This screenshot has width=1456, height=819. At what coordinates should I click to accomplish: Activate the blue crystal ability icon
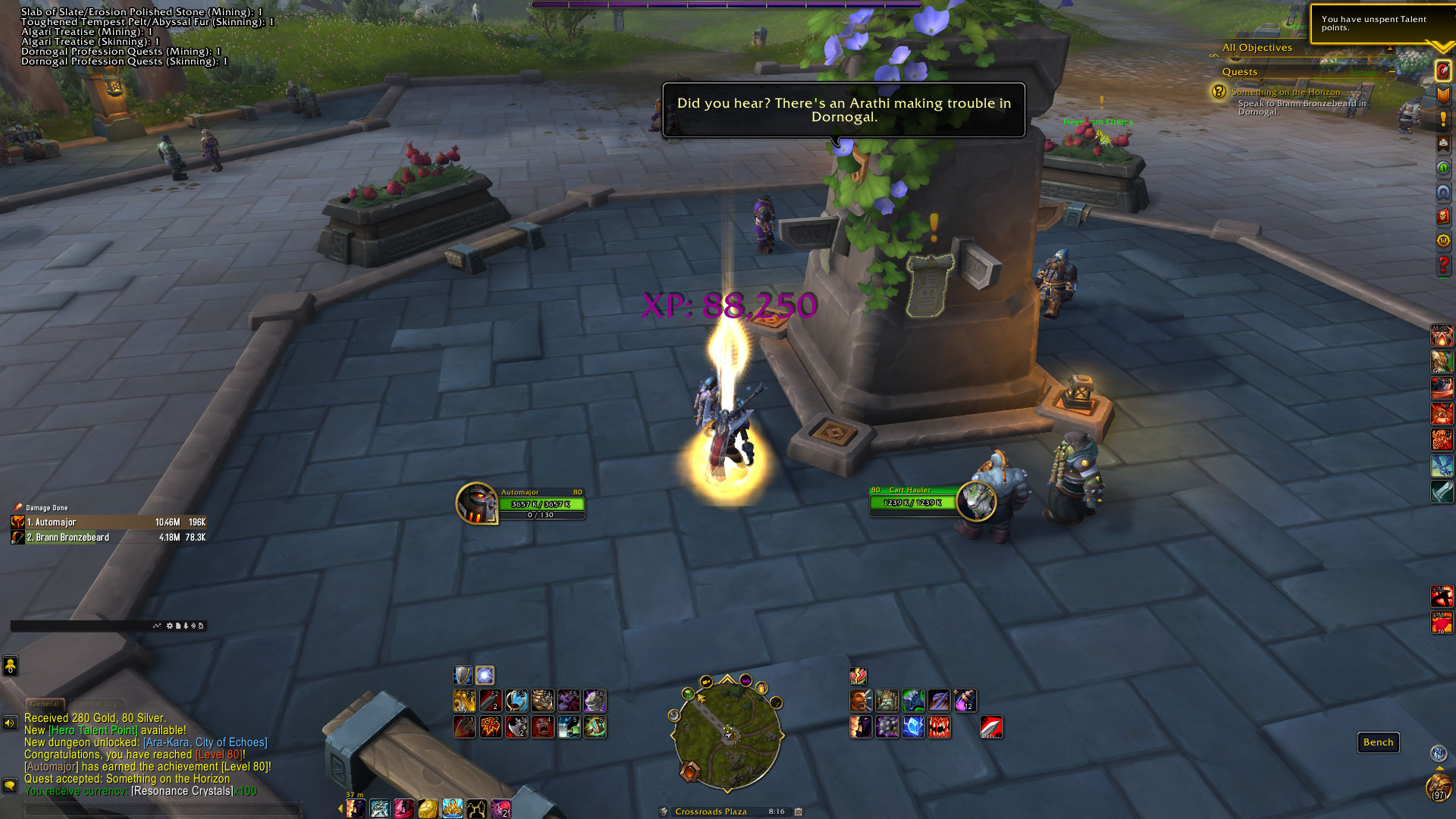913,727
